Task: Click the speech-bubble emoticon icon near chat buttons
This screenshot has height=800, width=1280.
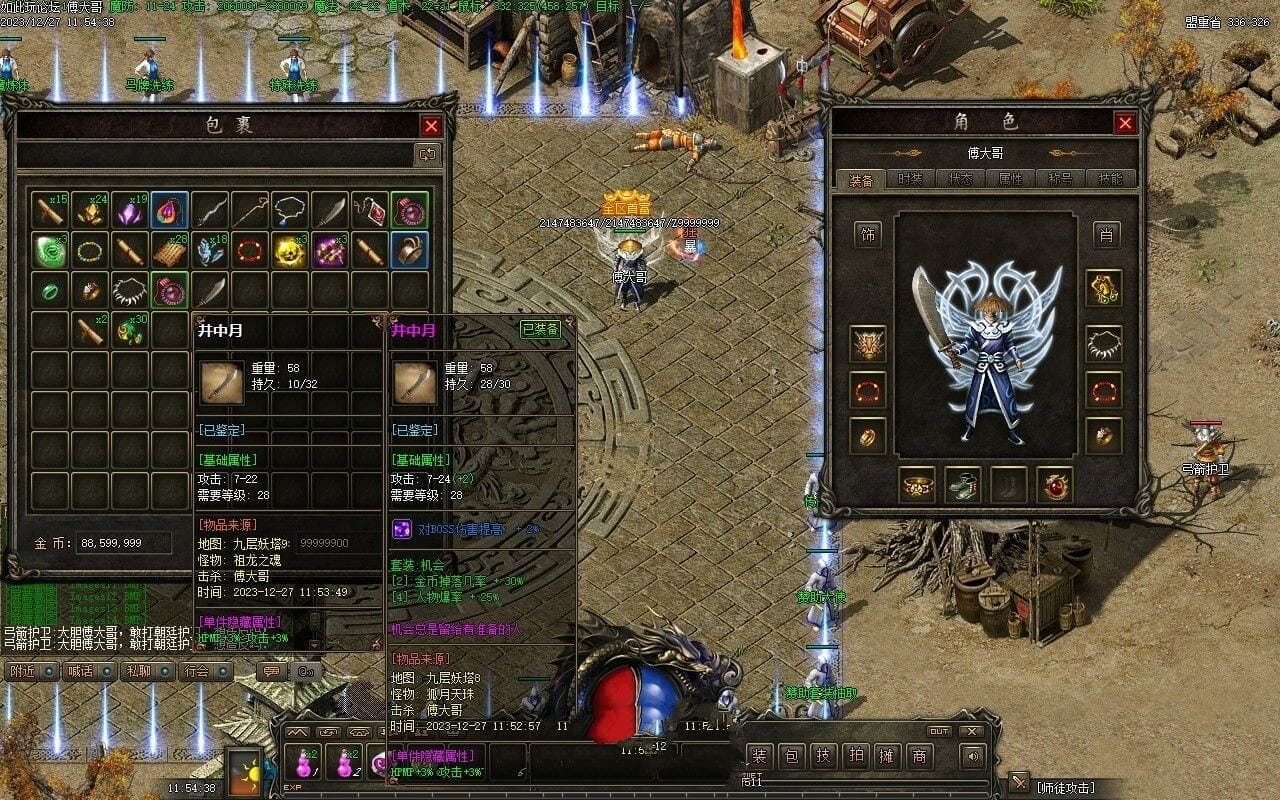Action: pos(270,671)
